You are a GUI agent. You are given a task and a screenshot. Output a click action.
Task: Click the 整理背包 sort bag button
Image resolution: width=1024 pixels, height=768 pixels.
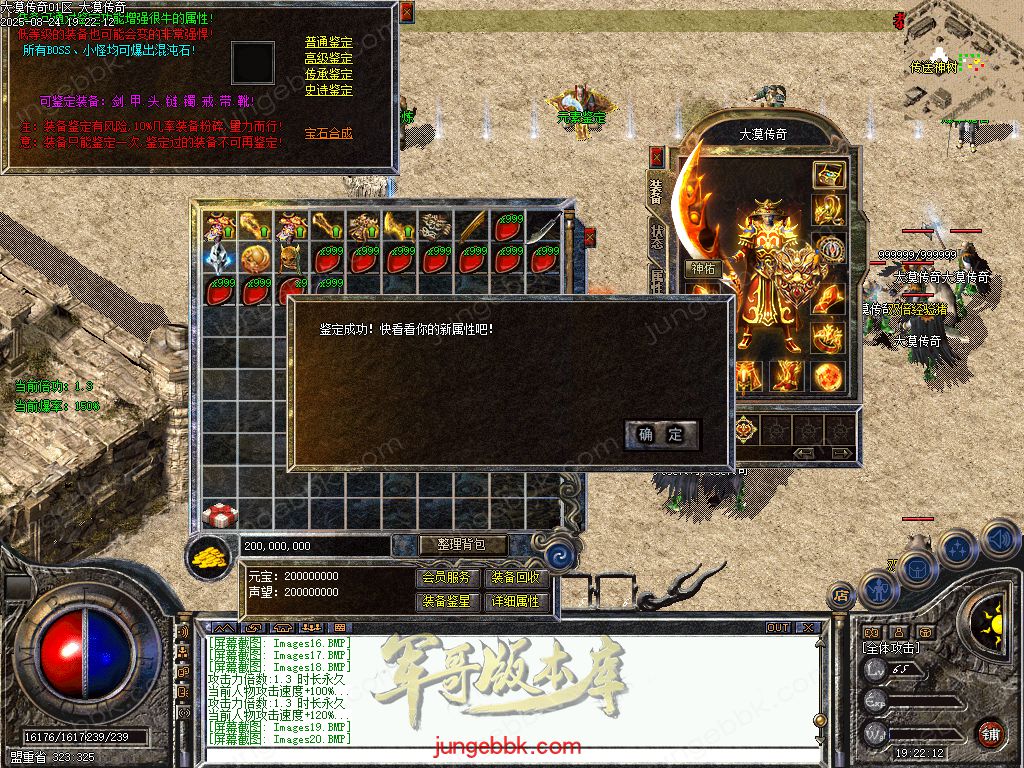(461, 545)
